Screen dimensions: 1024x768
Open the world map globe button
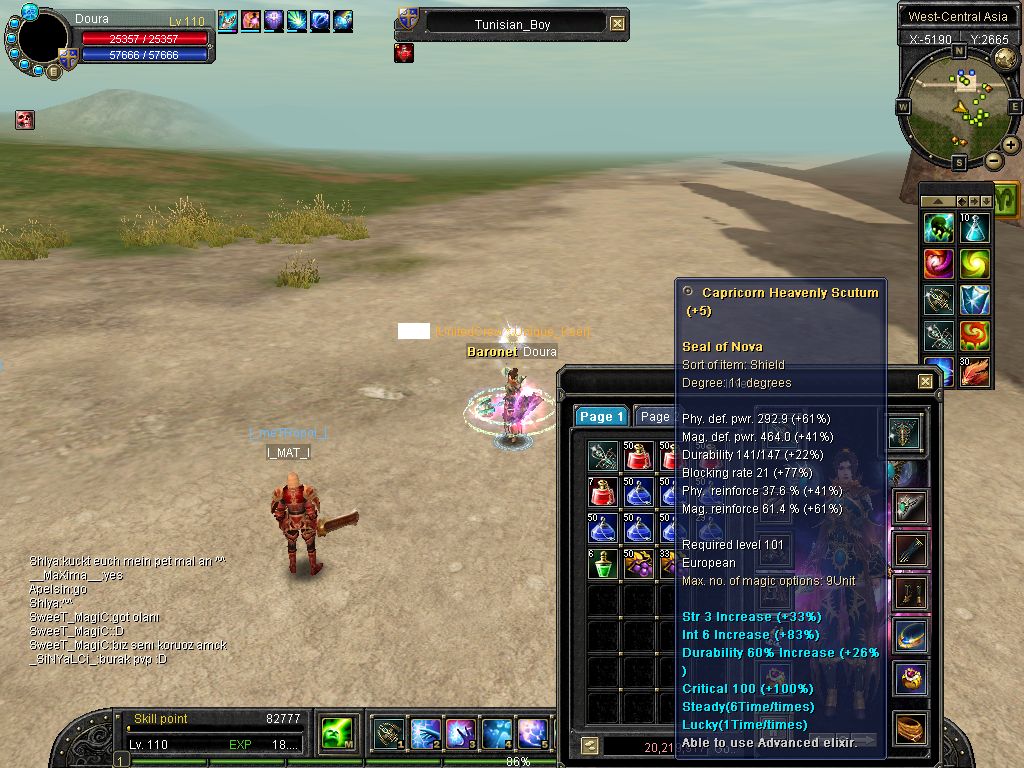point(1005,58)
